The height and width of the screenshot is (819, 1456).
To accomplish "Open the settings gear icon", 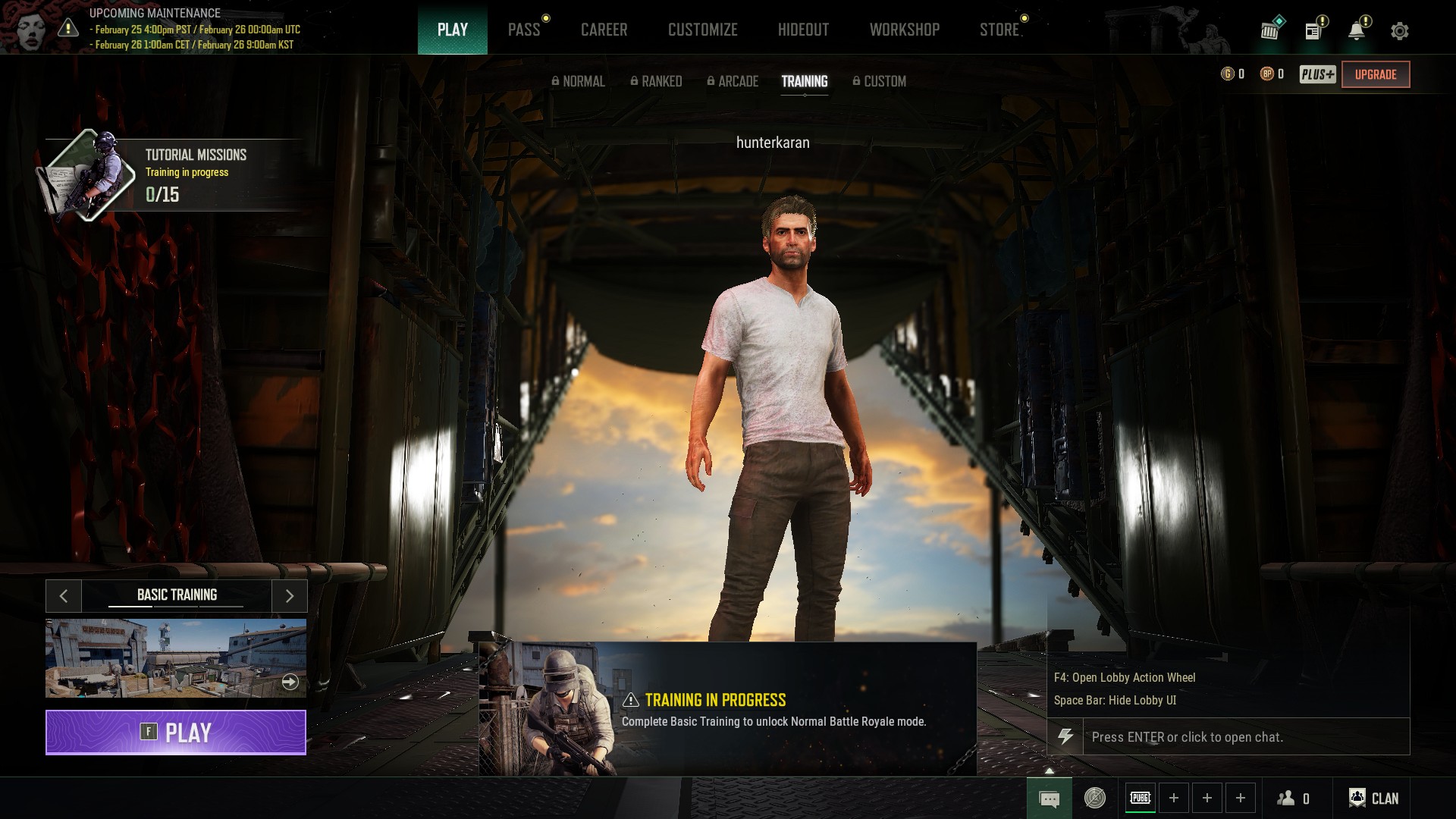I will (x=1399, y=31).
